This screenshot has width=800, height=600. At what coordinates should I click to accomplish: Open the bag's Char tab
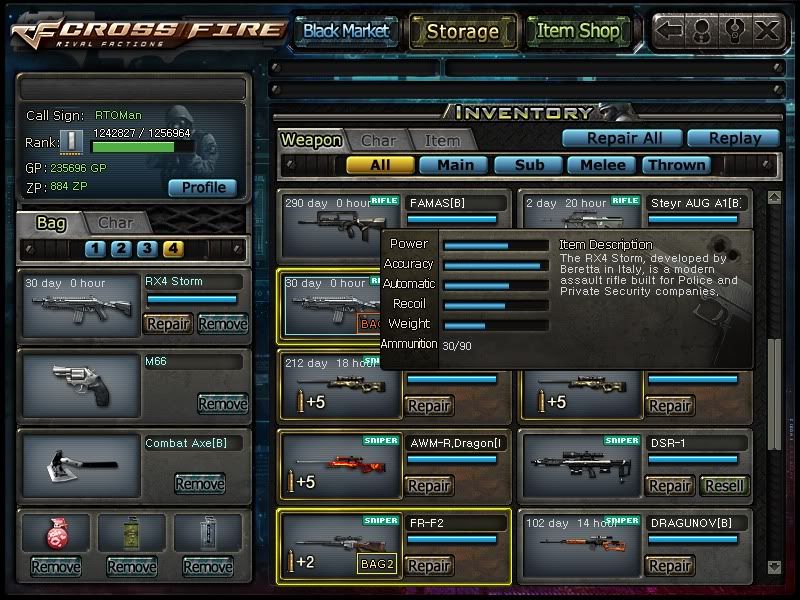point(116,223)
